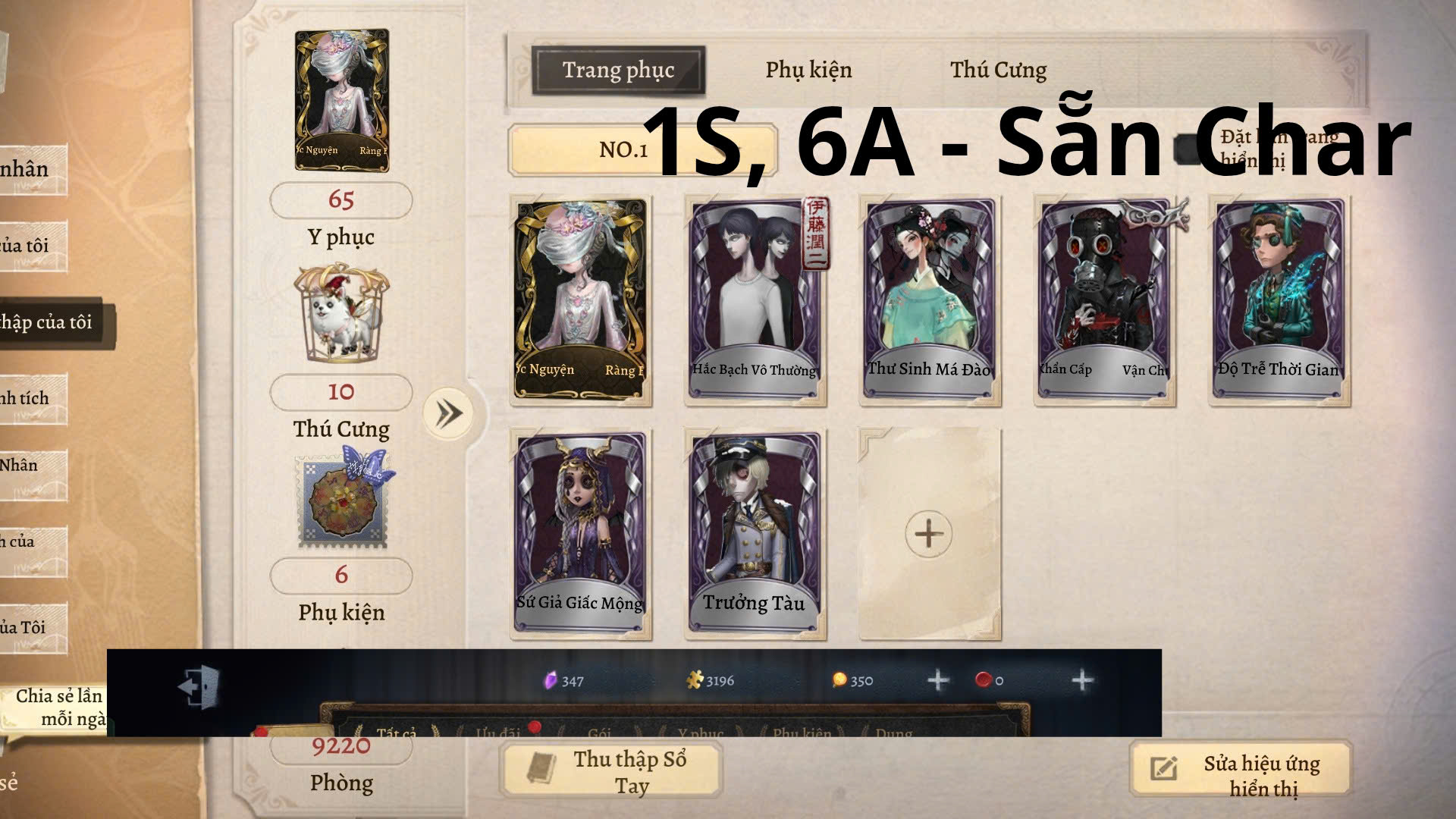Open the Thú Cưng tab
This screenshot has width=1456, height=819.
click(999, 69)
